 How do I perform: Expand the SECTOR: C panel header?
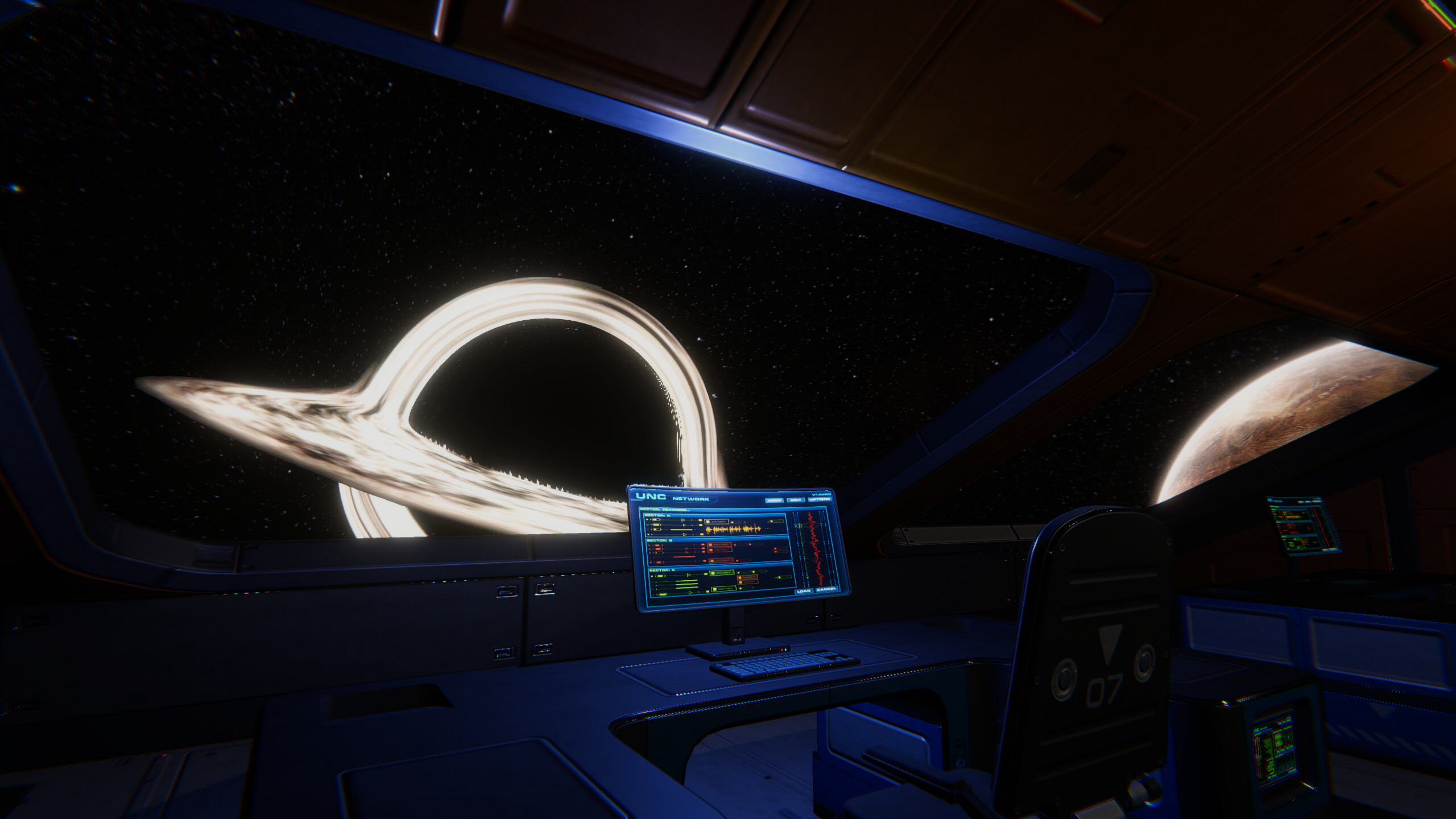[661, 570]
